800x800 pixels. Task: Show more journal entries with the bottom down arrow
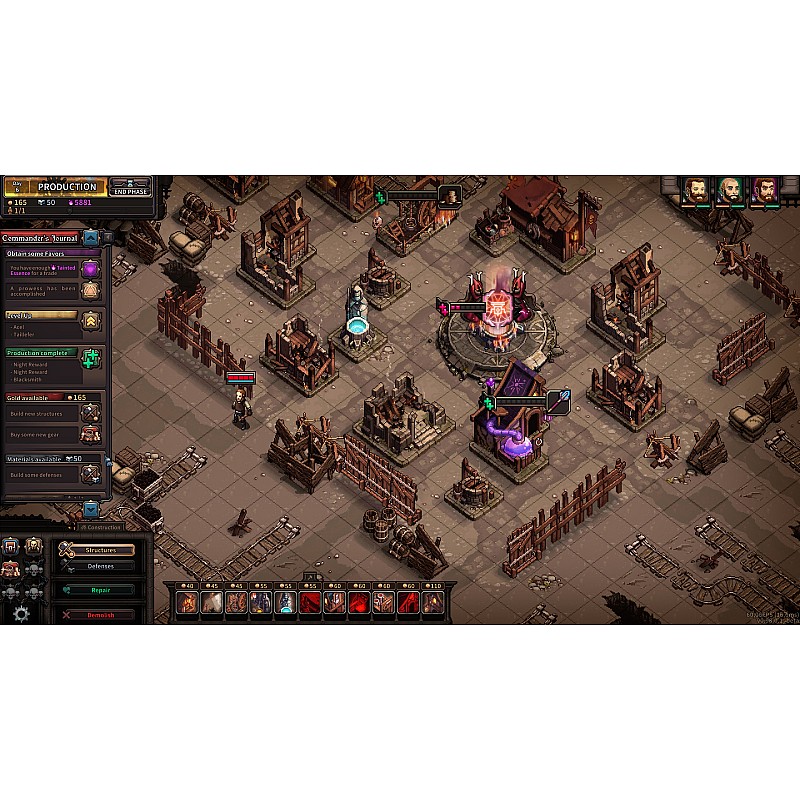coord(91,508)
